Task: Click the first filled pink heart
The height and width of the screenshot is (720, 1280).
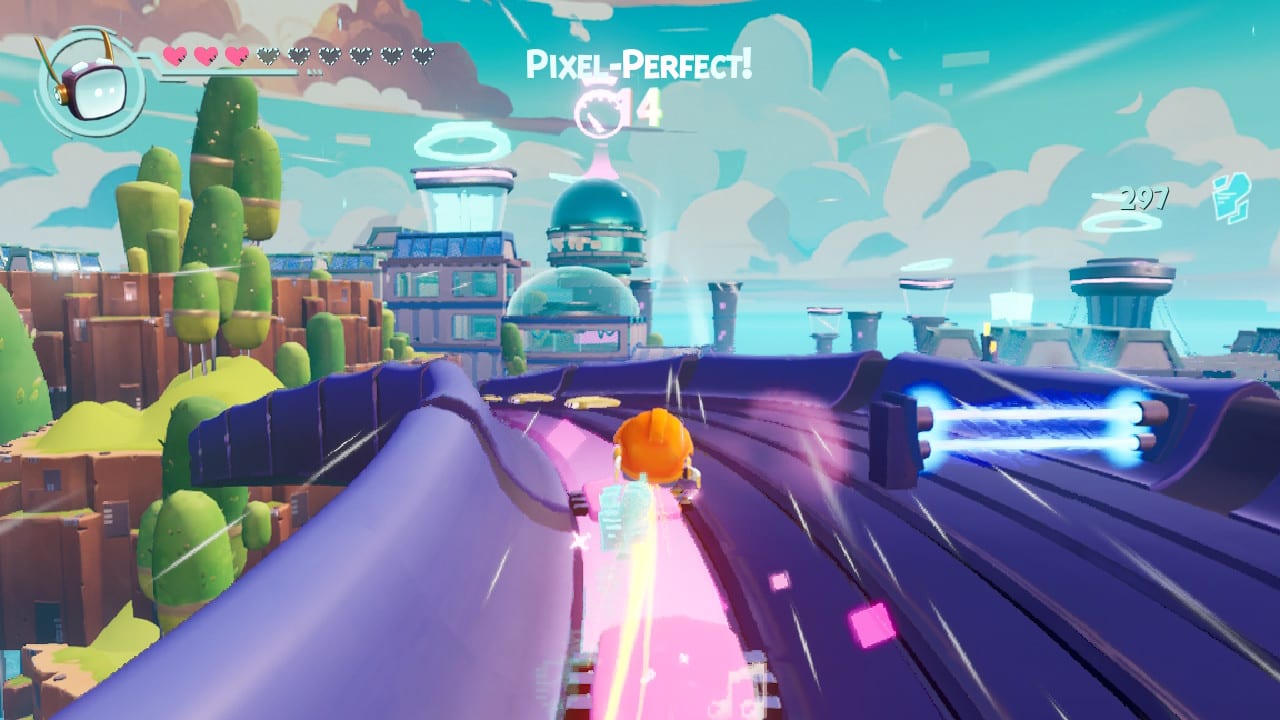Action: coord(175,55)
